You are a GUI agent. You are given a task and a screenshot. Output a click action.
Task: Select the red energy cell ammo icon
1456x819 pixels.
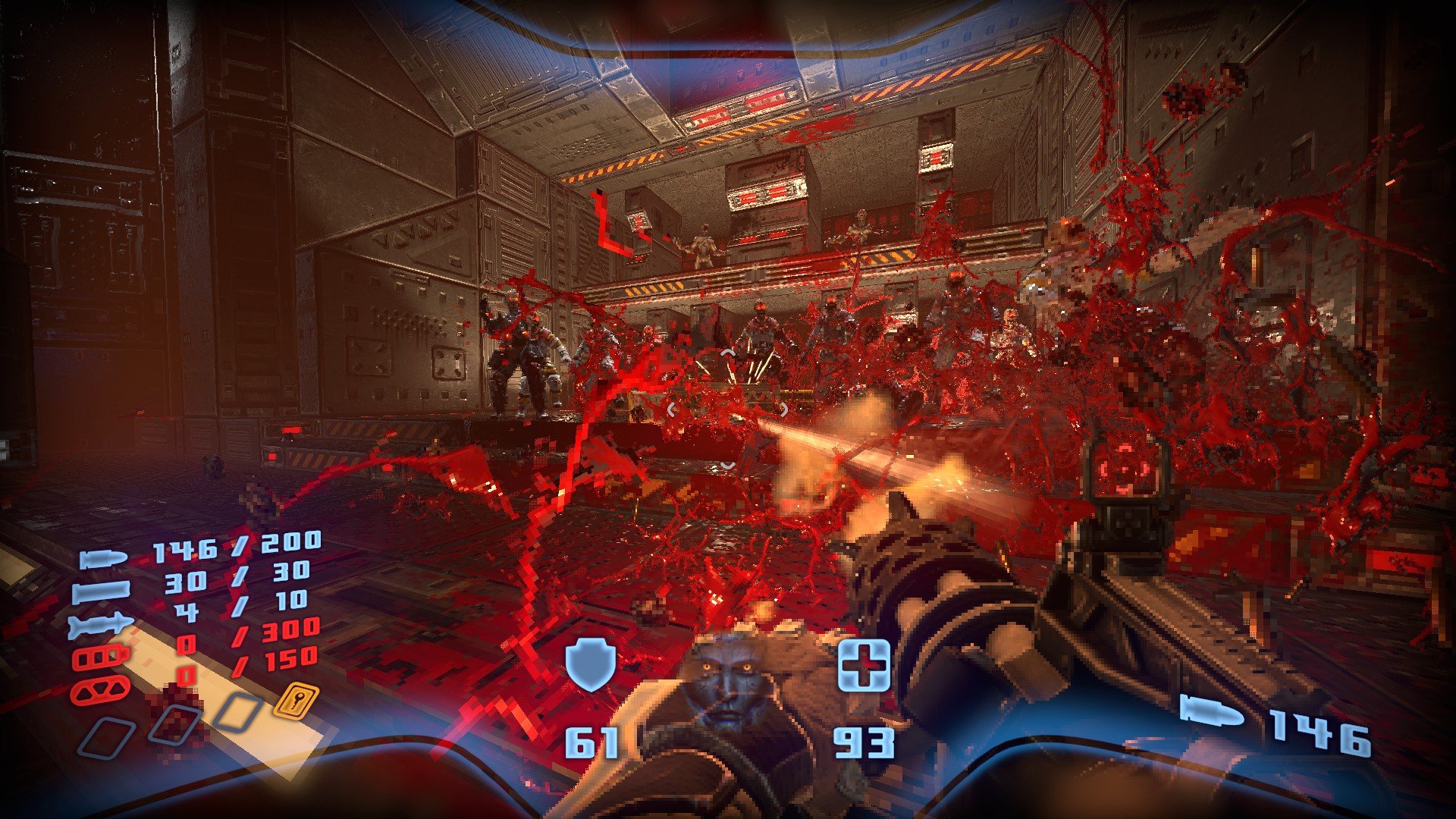[100, 657]
